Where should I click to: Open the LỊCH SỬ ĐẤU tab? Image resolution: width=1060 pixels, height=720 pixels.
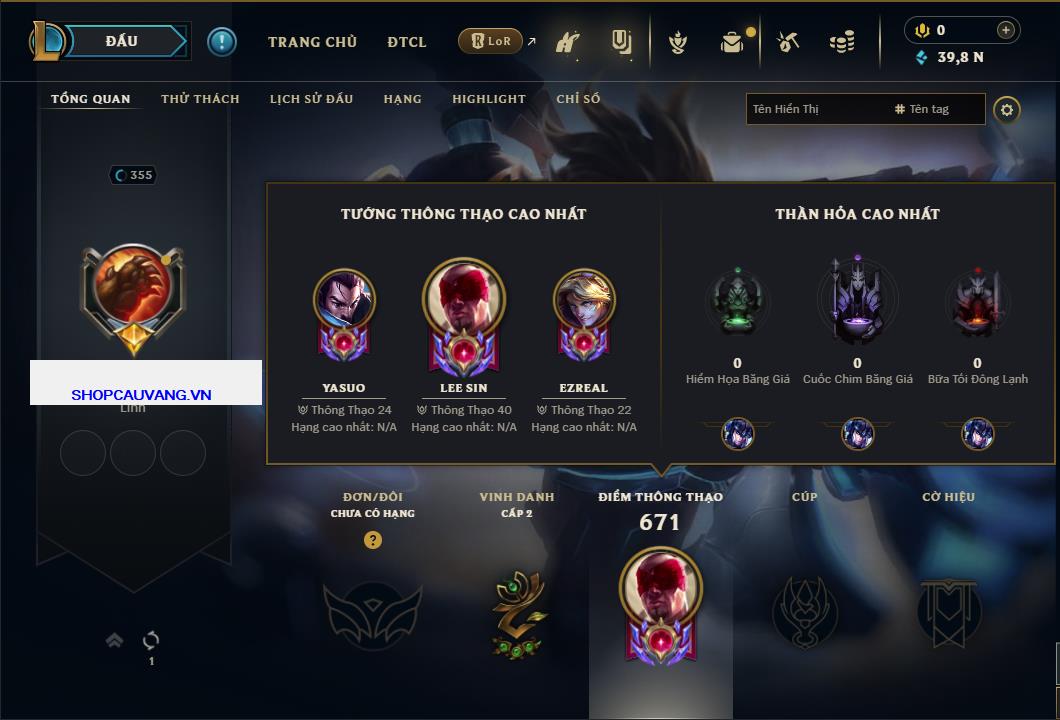311,99
